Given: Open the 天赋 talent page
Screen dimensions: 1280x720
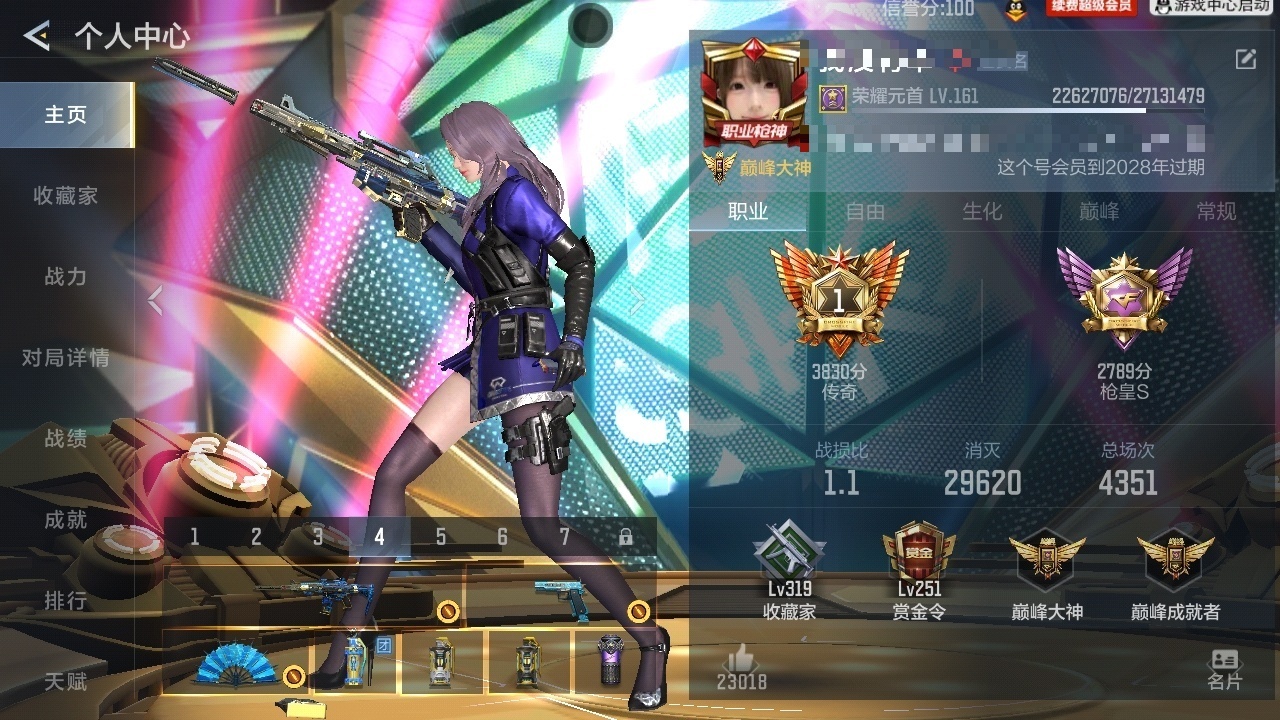Looking at the screenshot, I should click(66, 682).
